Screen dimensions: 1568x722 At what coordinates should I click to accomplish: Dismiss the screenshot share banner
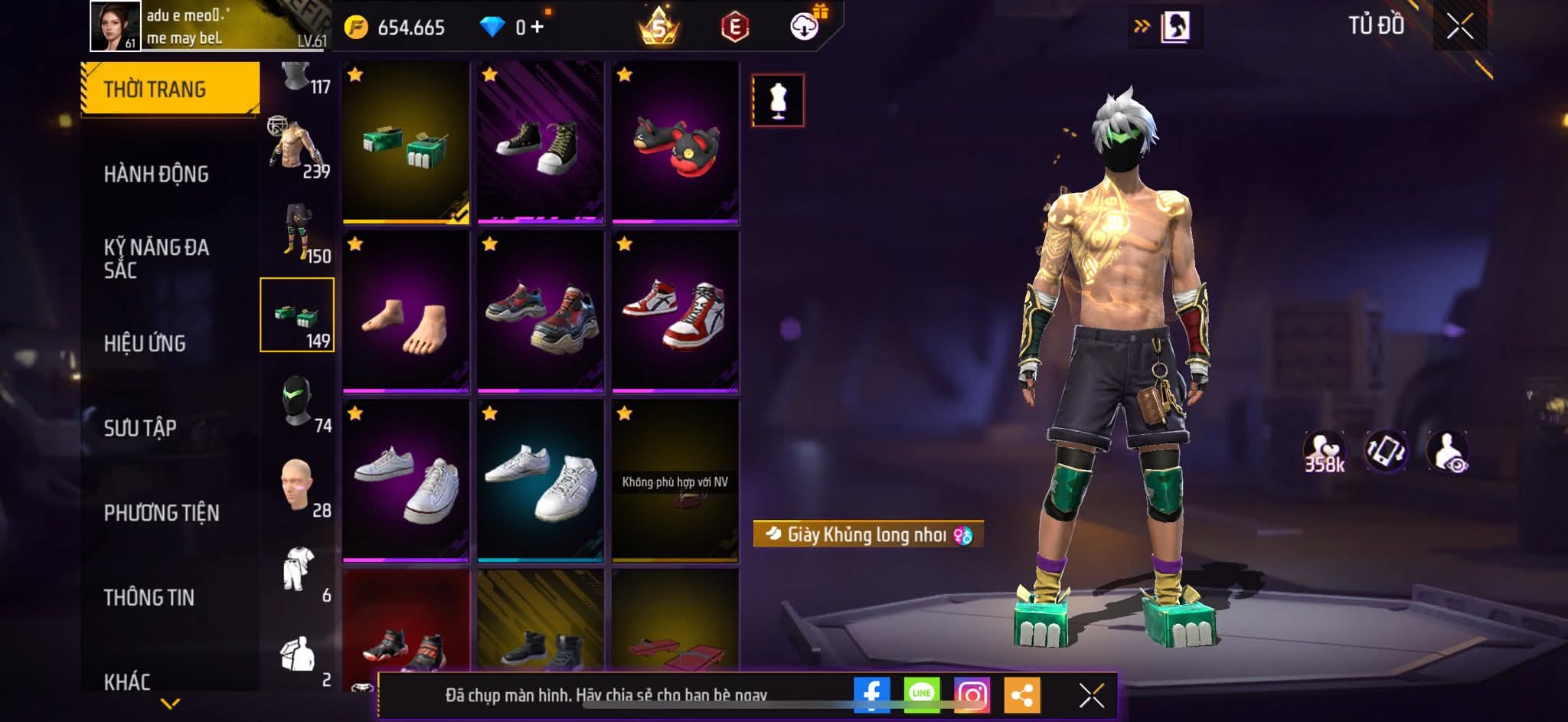pyautogui.click(x=1091, y=695)
